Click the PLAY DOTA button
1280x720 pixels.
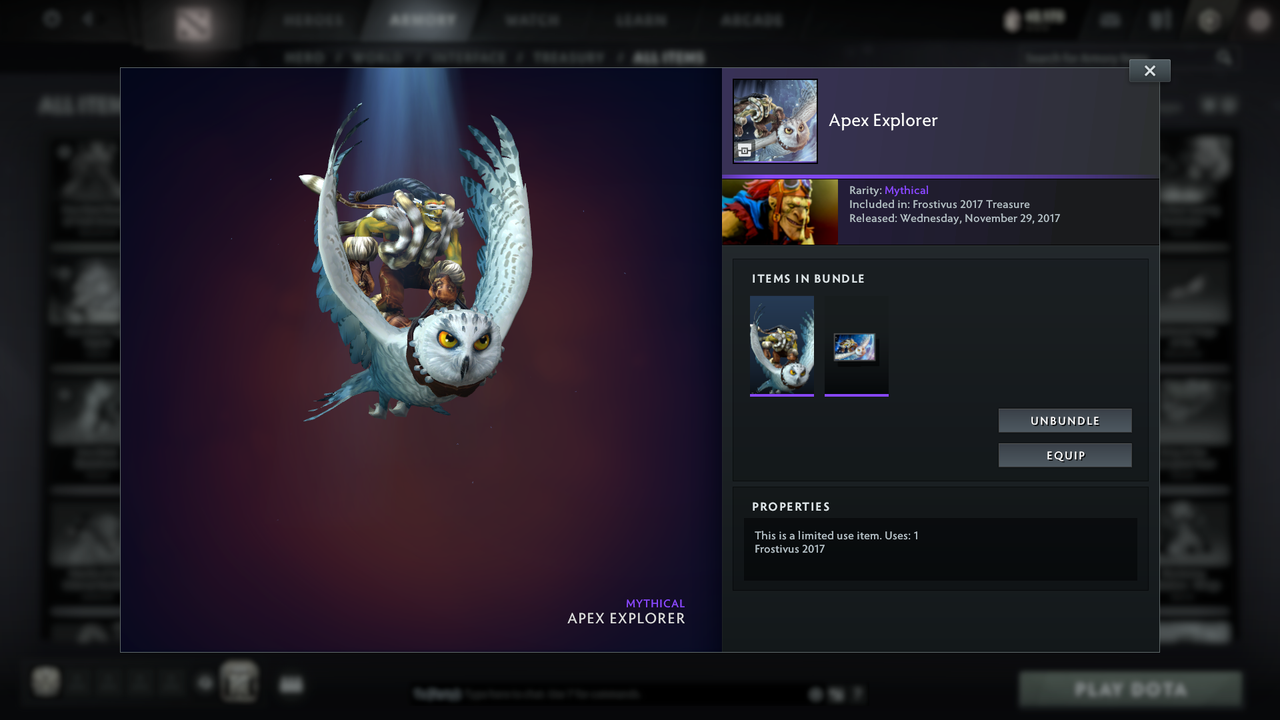click(x=1130, y=689)
